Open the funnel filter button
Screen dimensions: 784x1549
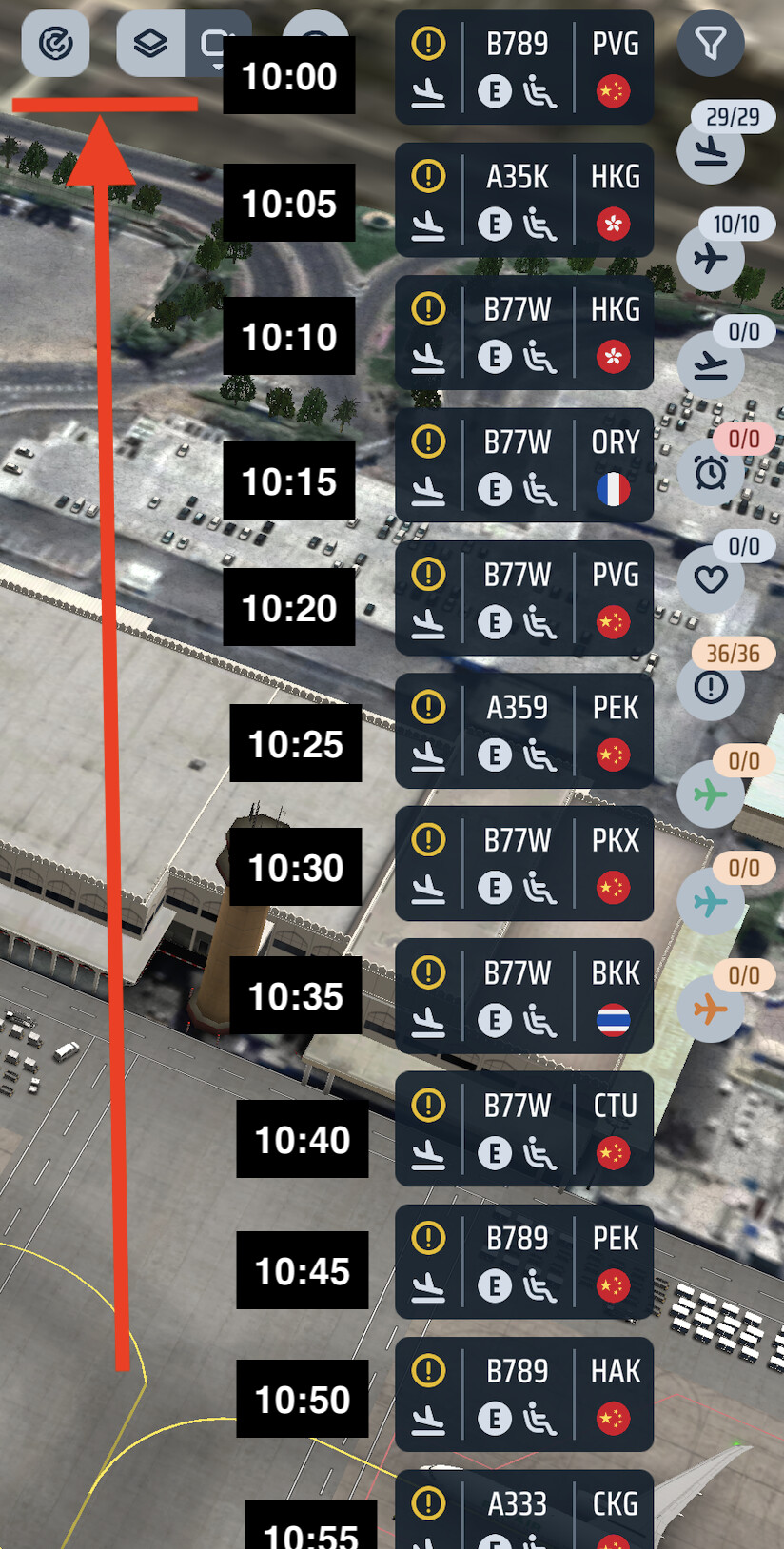tap(711, 43)
